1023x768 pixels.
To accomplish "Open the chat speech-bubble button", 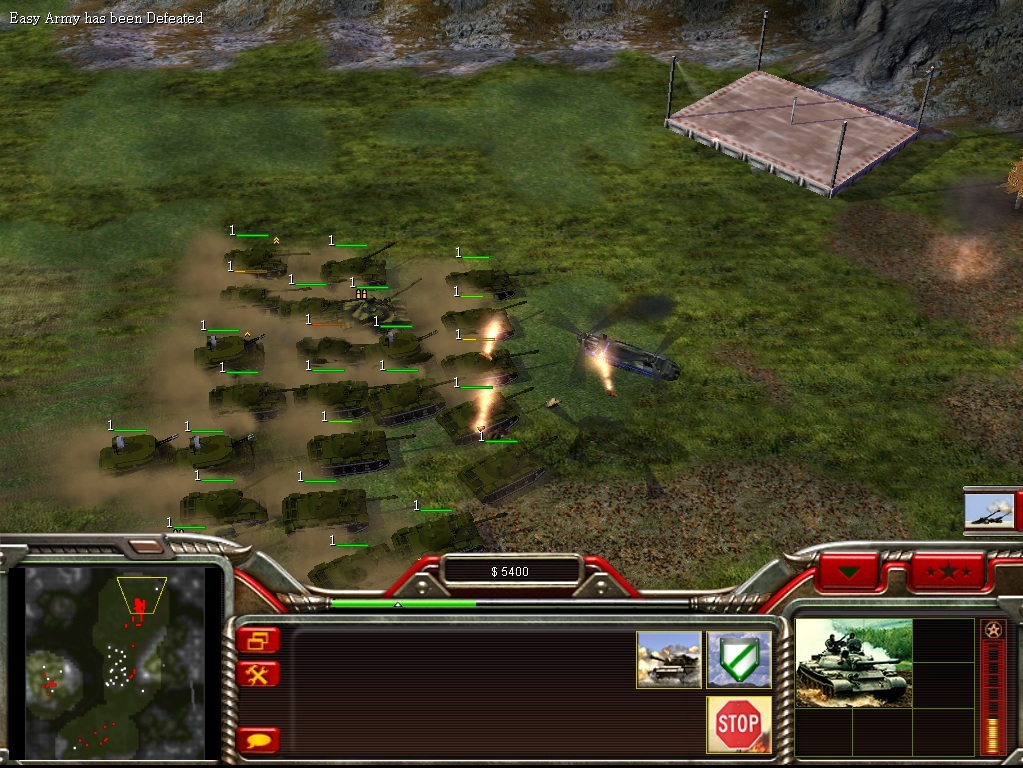I will click(x=258, y=741).
